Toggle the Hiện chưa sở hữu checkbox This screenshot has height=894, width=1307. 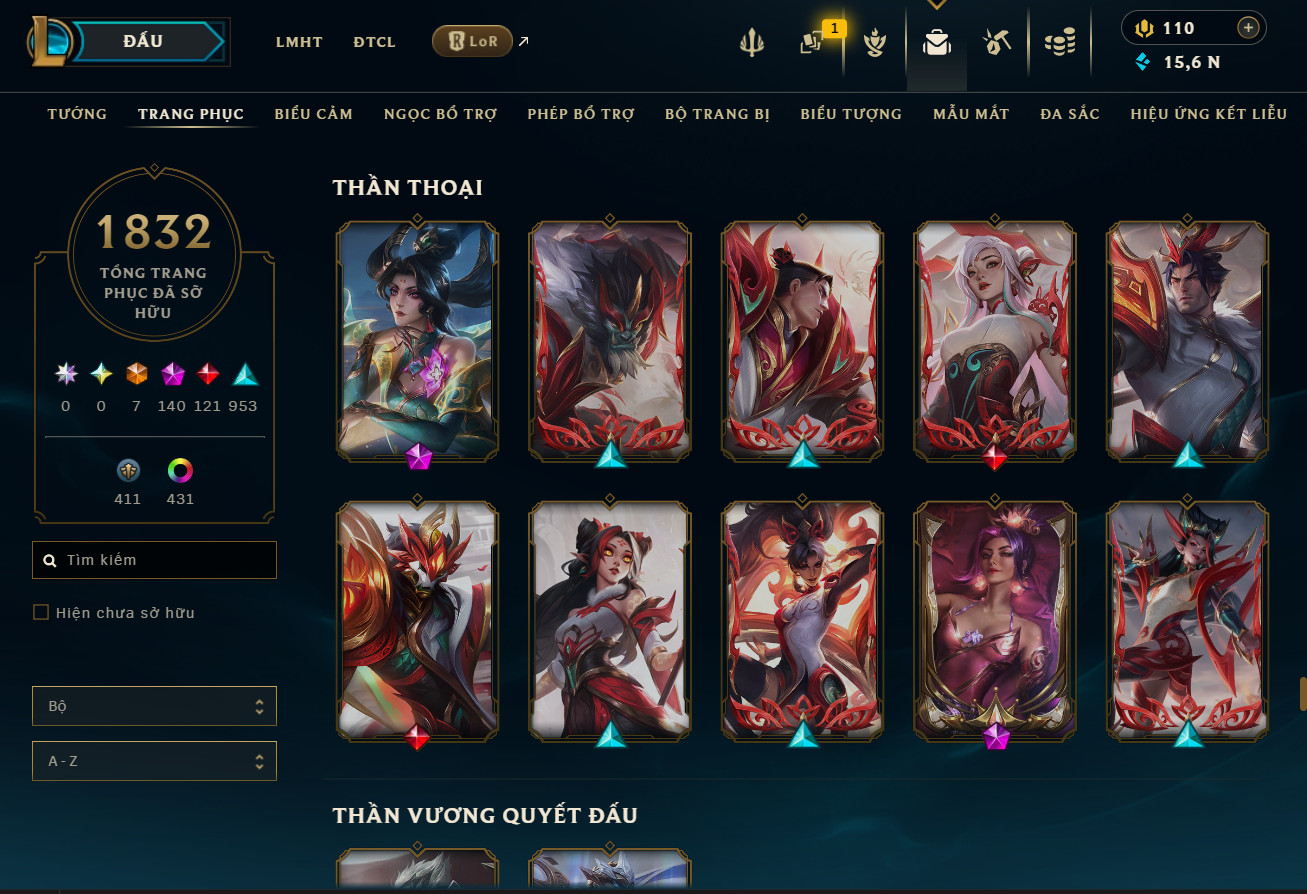coord(41,612)
